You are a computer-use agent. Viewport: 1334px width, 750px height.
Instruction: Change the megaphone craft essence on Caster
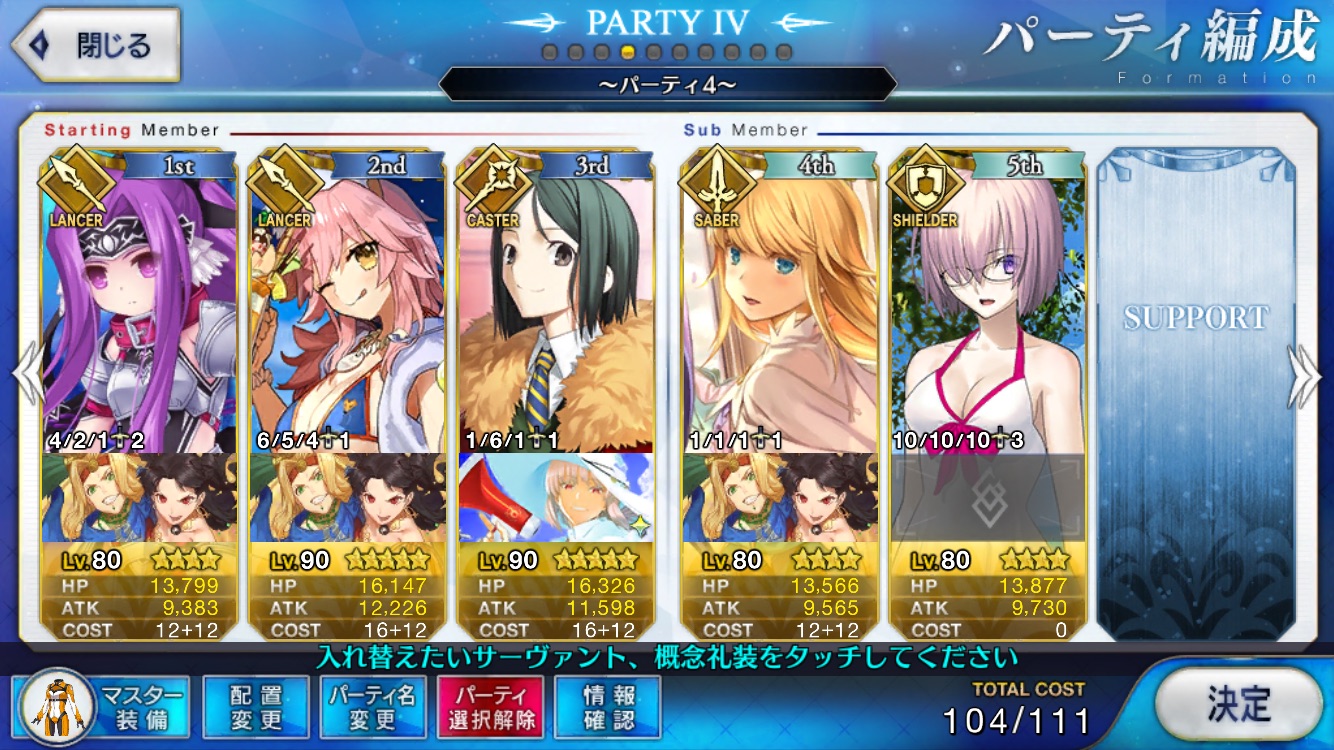point(556,497)
